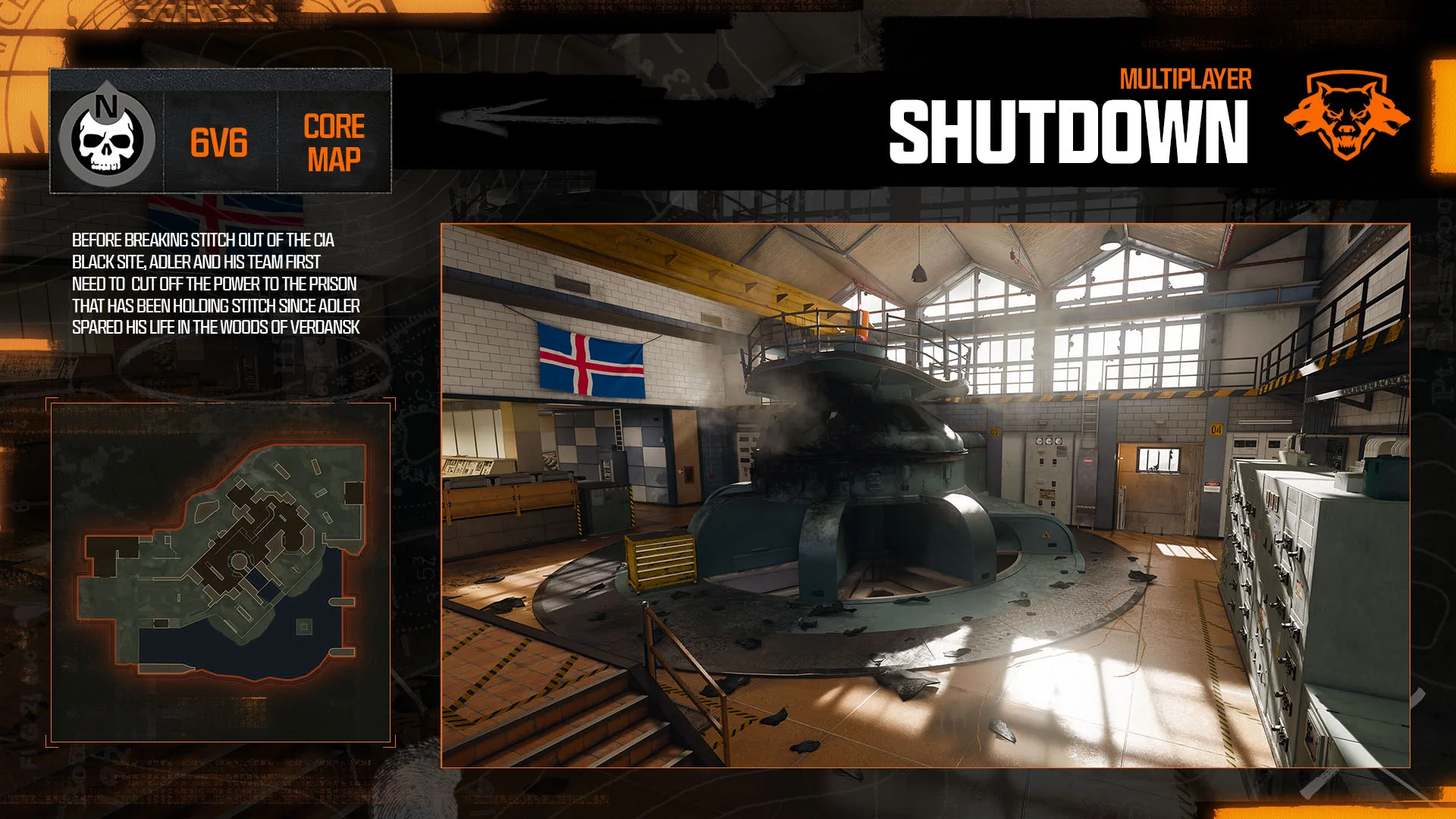1456x819 pixels.
Task: View the Shutdown turbine room screenshot
Action: point(925,496)
